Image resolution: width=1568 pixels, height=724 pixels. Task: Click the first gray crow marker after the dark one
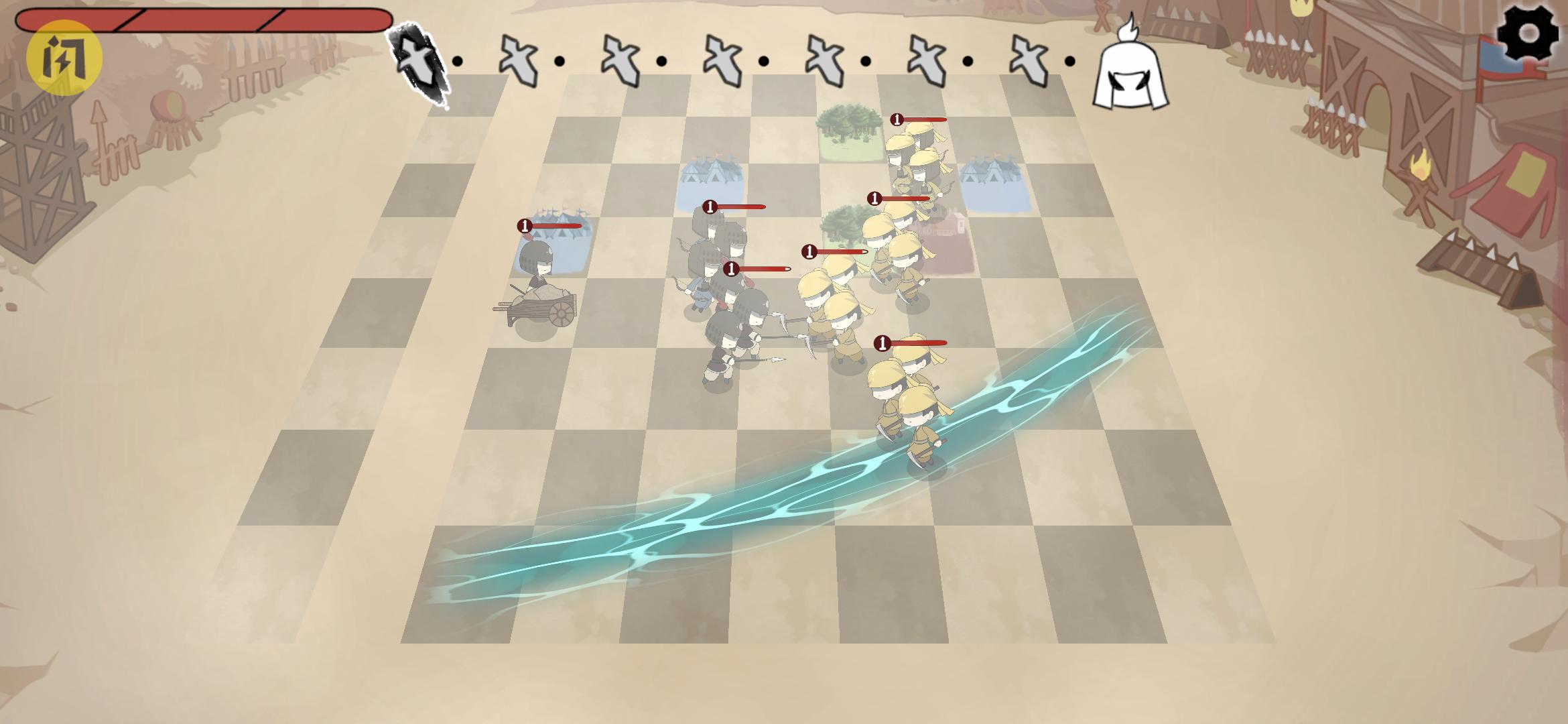pos(518,60)
